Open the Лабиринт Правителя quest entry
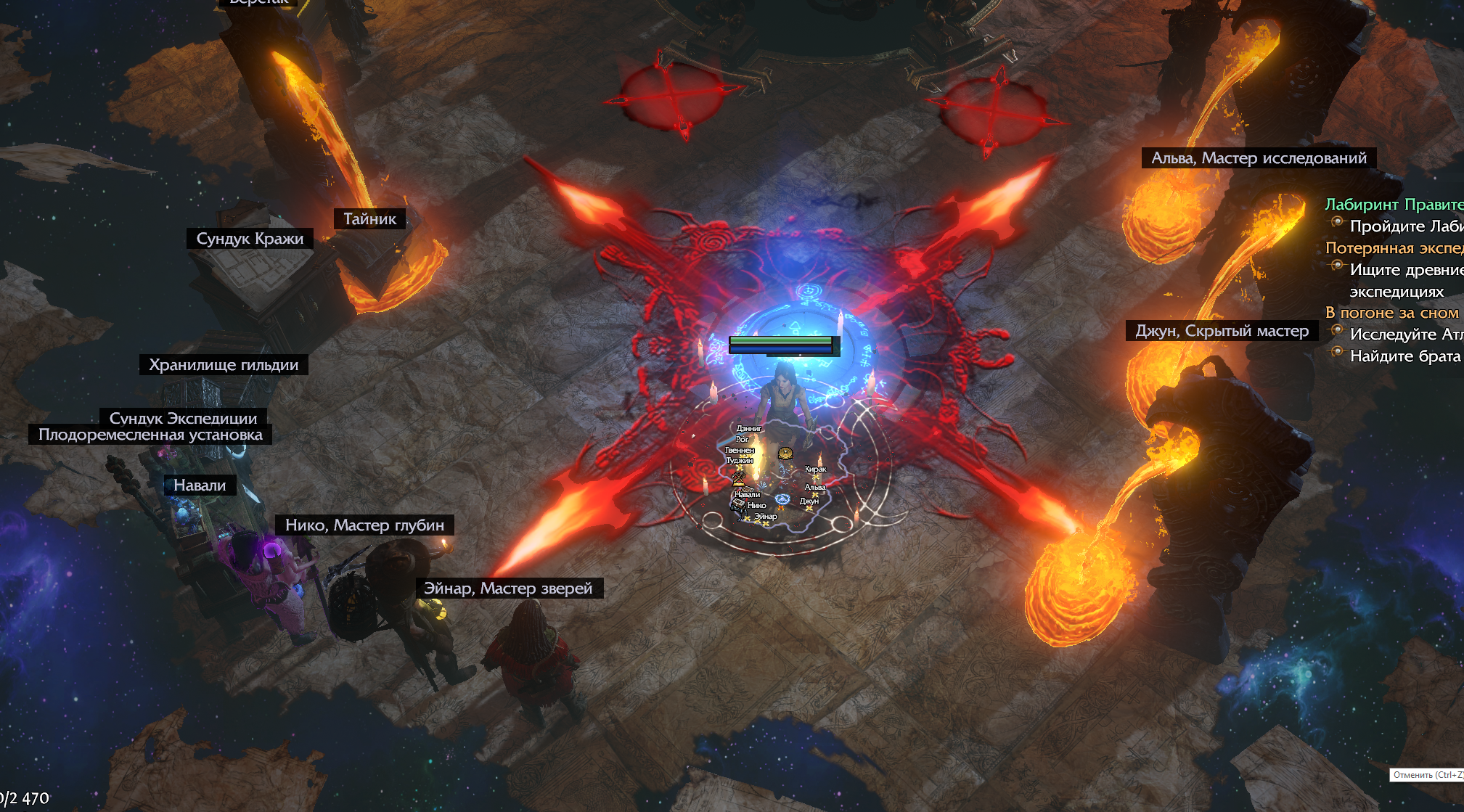The width and height of the screenshot is (1464, 812). click(1394, 205)
